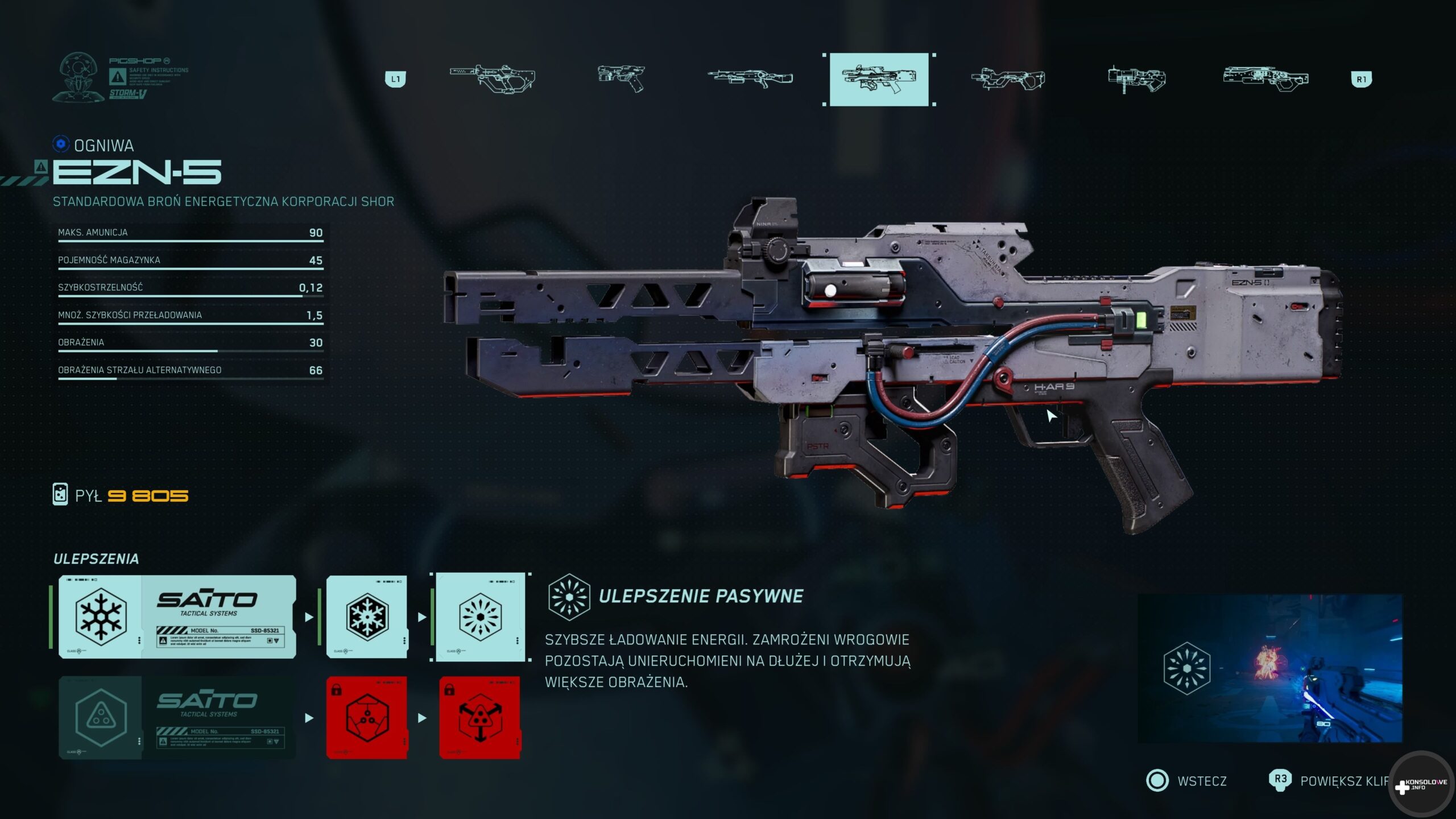Choose the dimmed Saito triangle upgrade card
1456x819 pixels.
tap(177, 718)
